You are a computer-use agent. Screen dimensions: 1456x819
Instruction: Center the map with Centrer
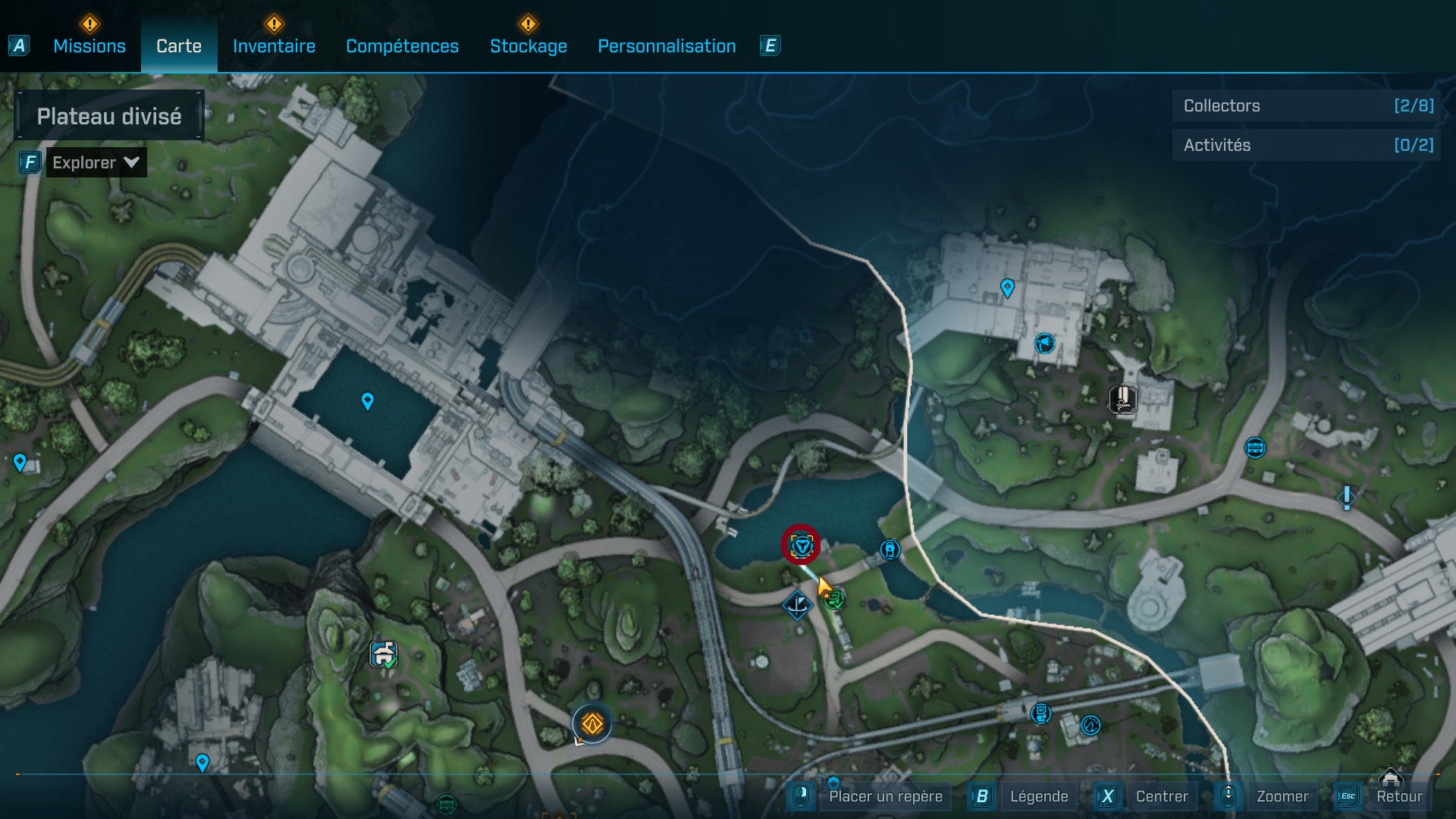[x=1161, y=796]
